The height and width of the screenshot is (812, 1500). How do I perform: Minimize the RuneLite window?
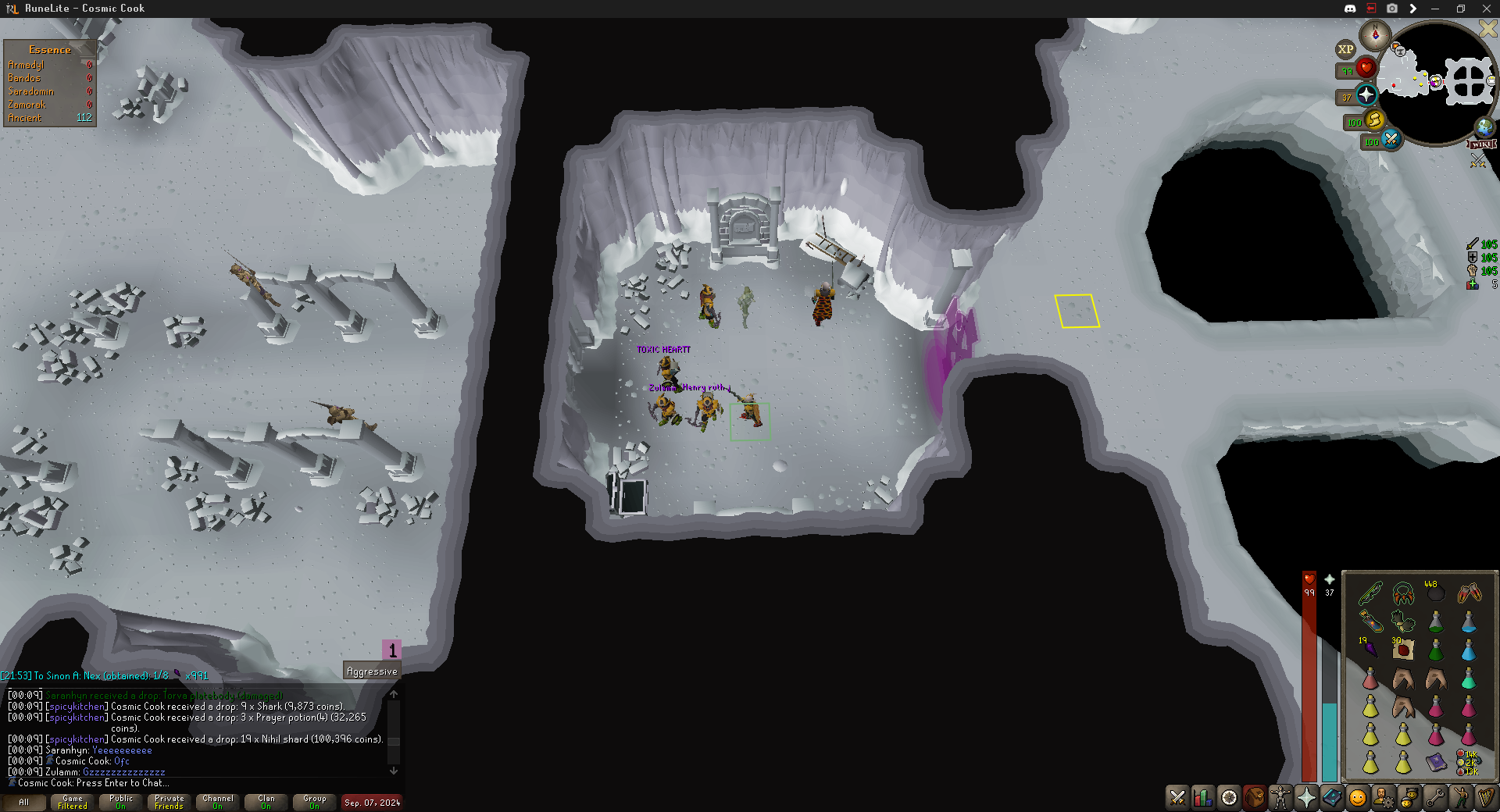point(1434,9)
